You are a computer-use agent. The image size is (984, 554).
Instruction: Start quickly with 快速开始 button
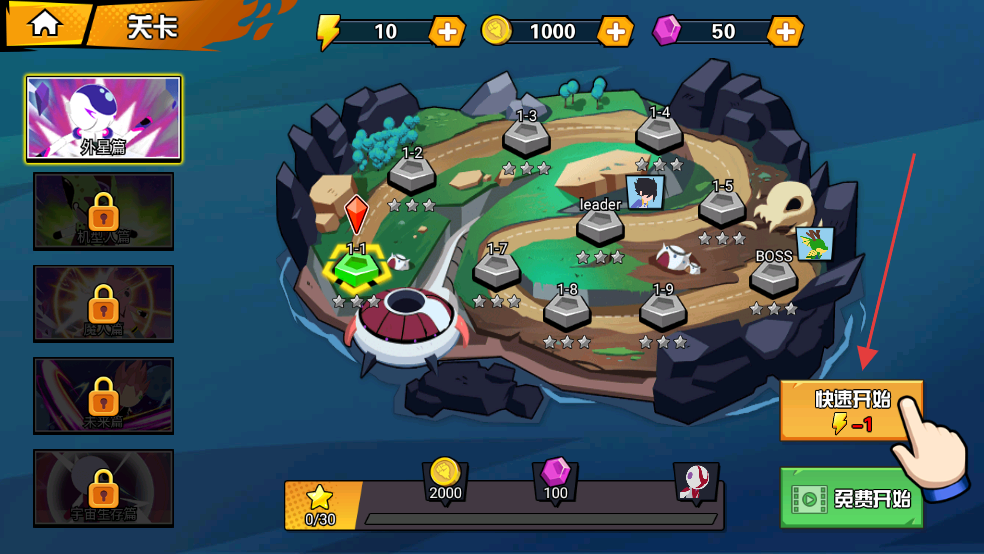coord(850,410)
